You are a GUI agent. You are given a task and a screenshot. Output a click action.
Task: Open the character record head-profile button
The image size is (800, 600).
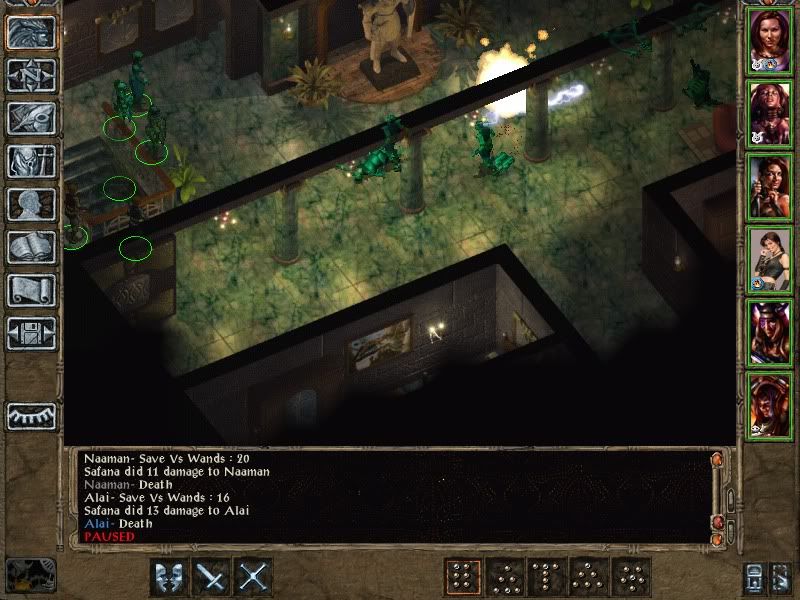tap(31, 204)
